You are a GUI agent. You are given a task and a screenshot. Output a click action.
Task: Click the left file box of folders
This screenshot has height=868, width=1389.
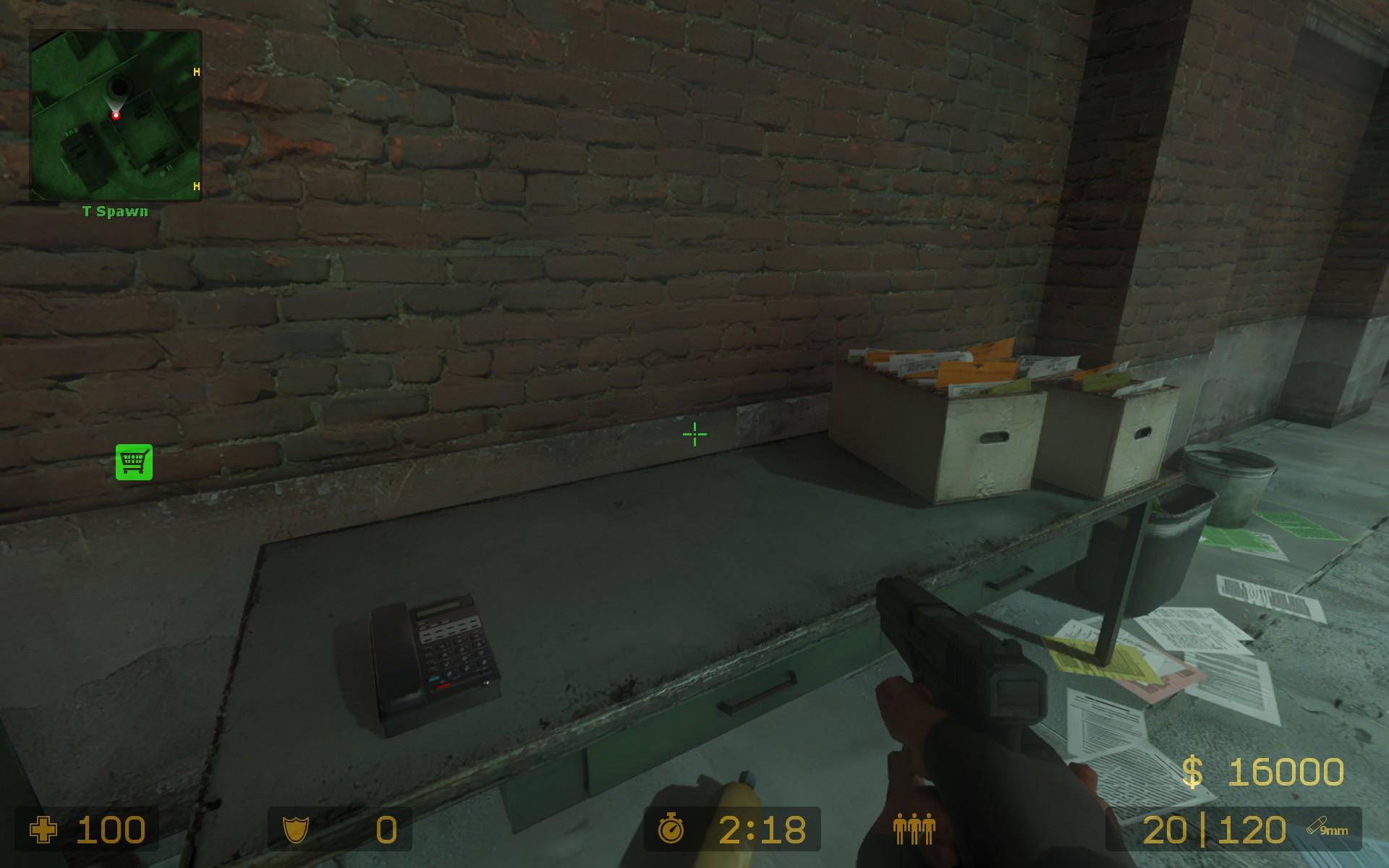click(x=933, y=420)
